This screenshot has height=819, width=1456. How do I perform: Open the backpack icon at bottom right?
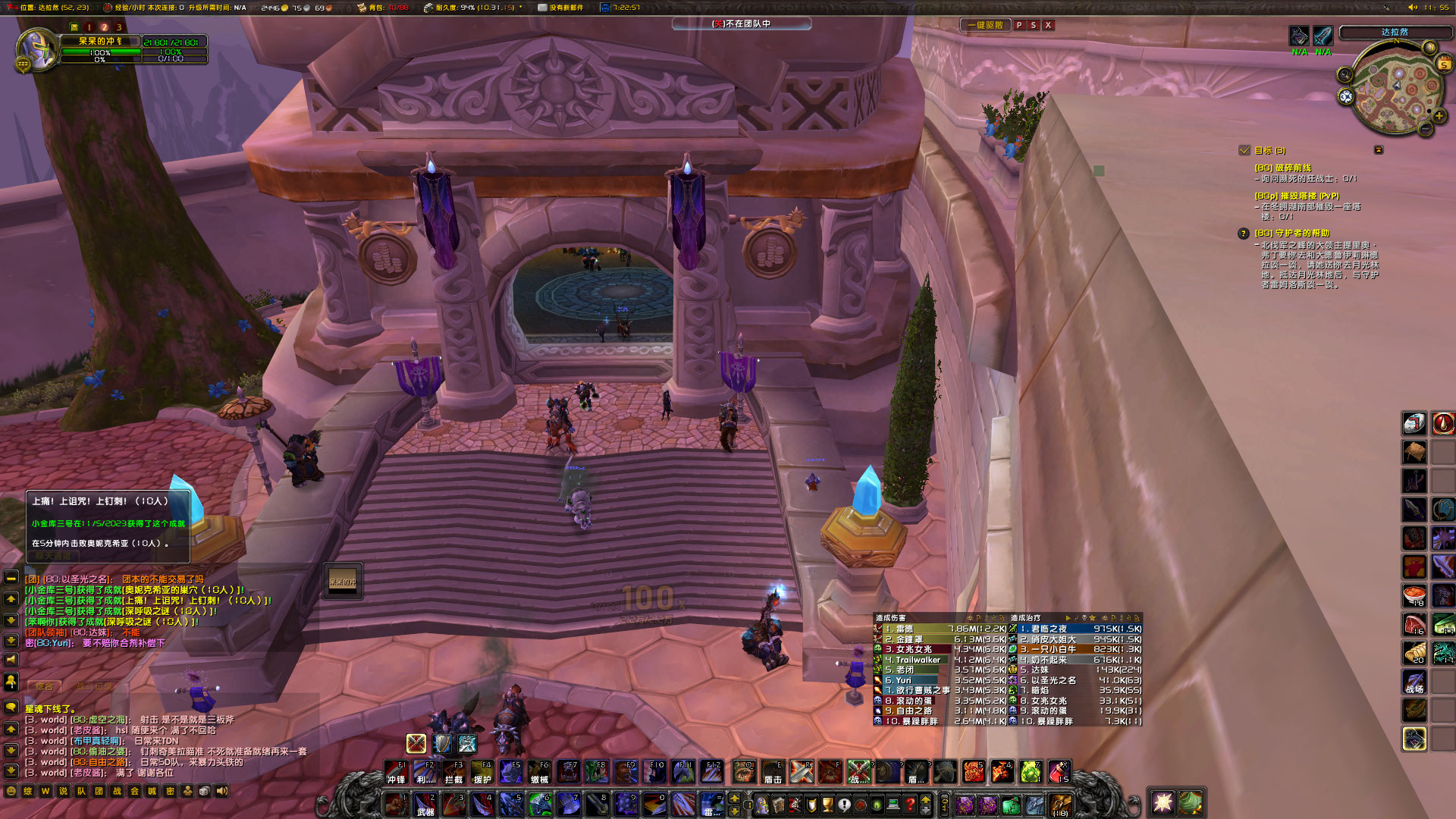tap(1059, 805)
